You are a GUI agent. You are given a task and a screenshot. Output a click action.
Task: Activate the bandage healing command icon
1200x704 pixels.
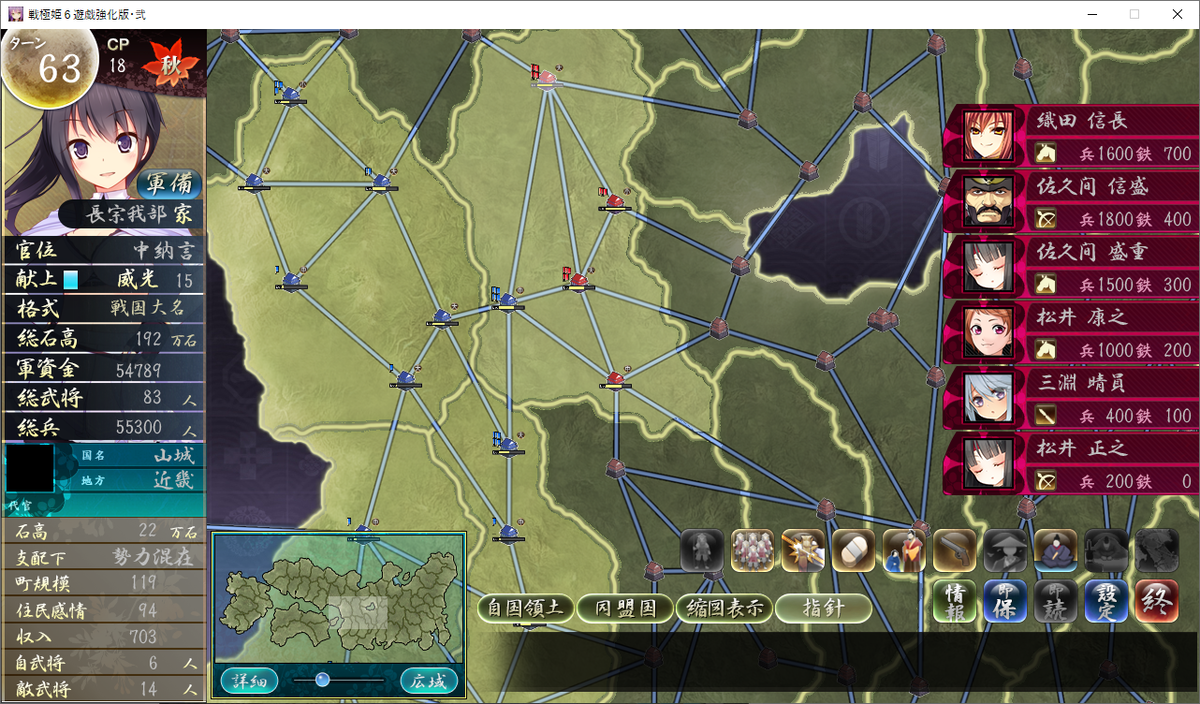(853, 550)
